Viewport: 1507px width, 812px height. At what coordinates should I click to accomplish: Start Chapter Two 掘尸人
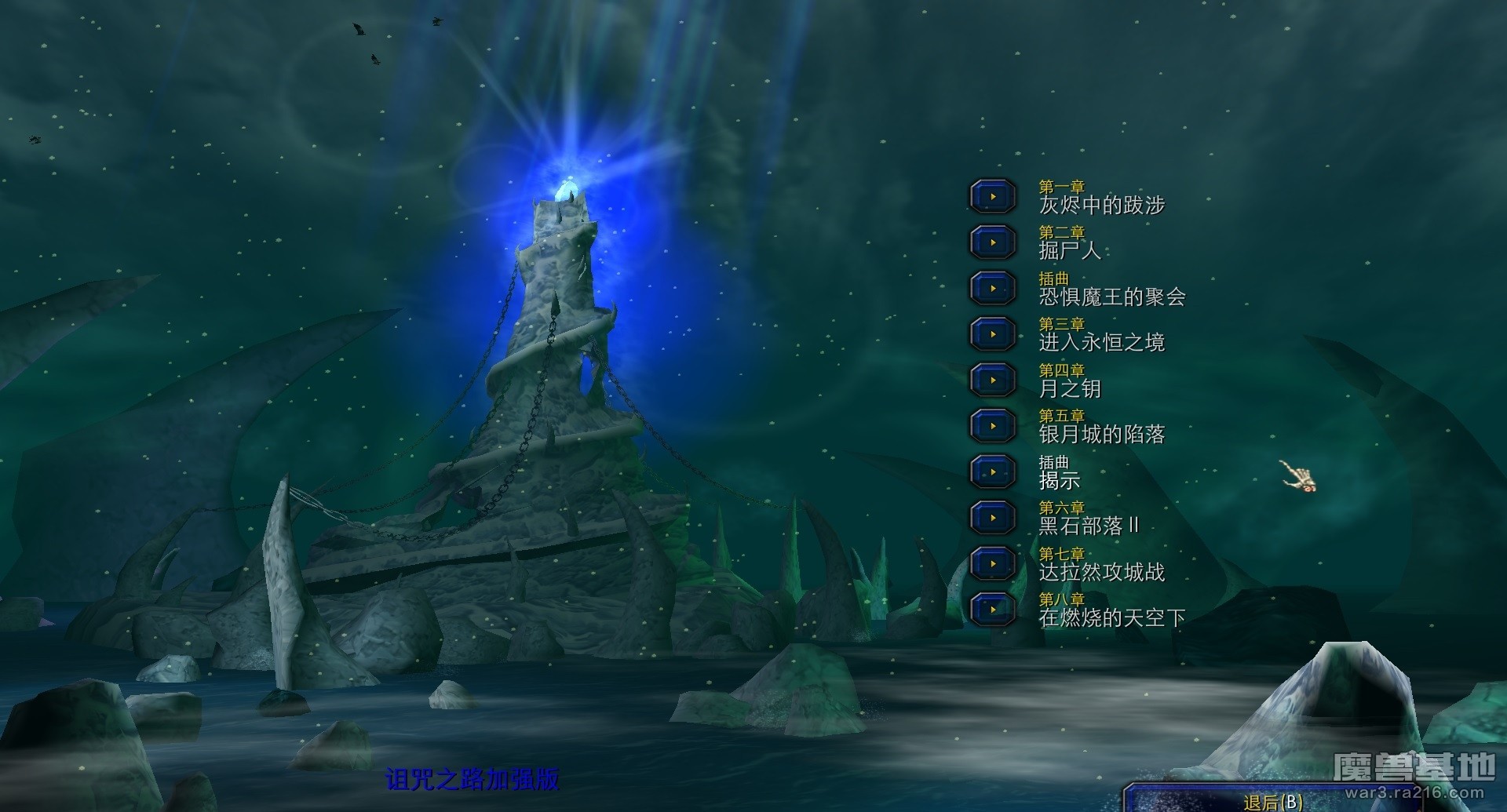993,242
